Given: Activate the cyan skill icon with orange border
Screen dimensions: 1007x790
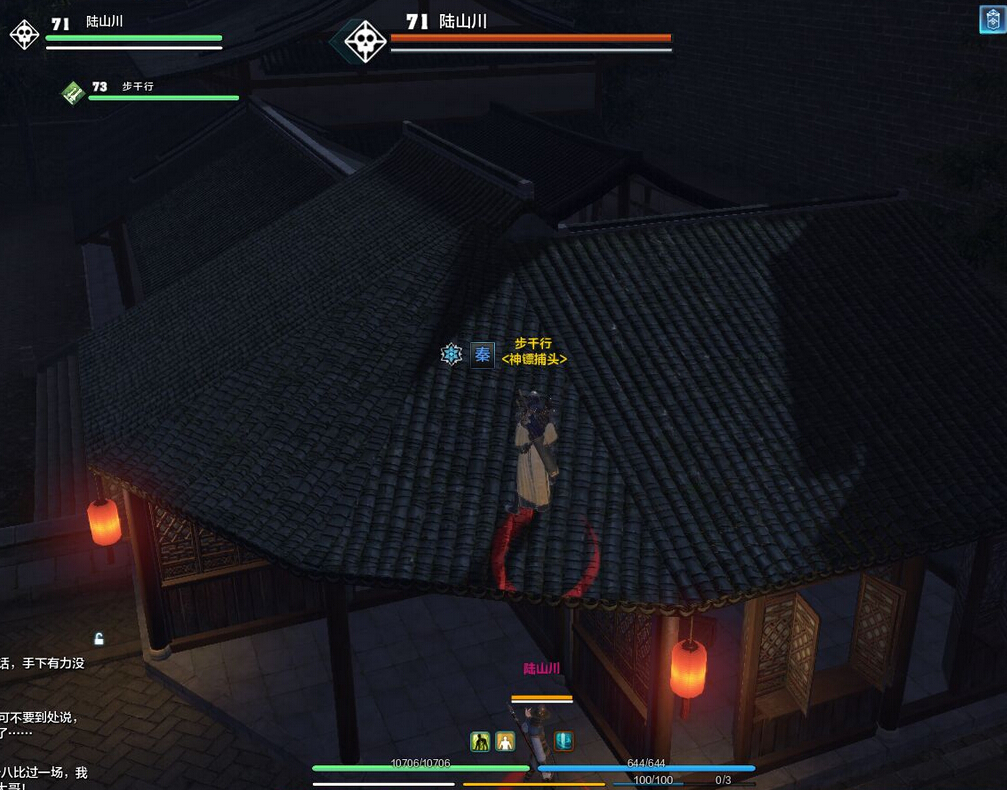Looking at the screenshot, I should tap(564, 741).
